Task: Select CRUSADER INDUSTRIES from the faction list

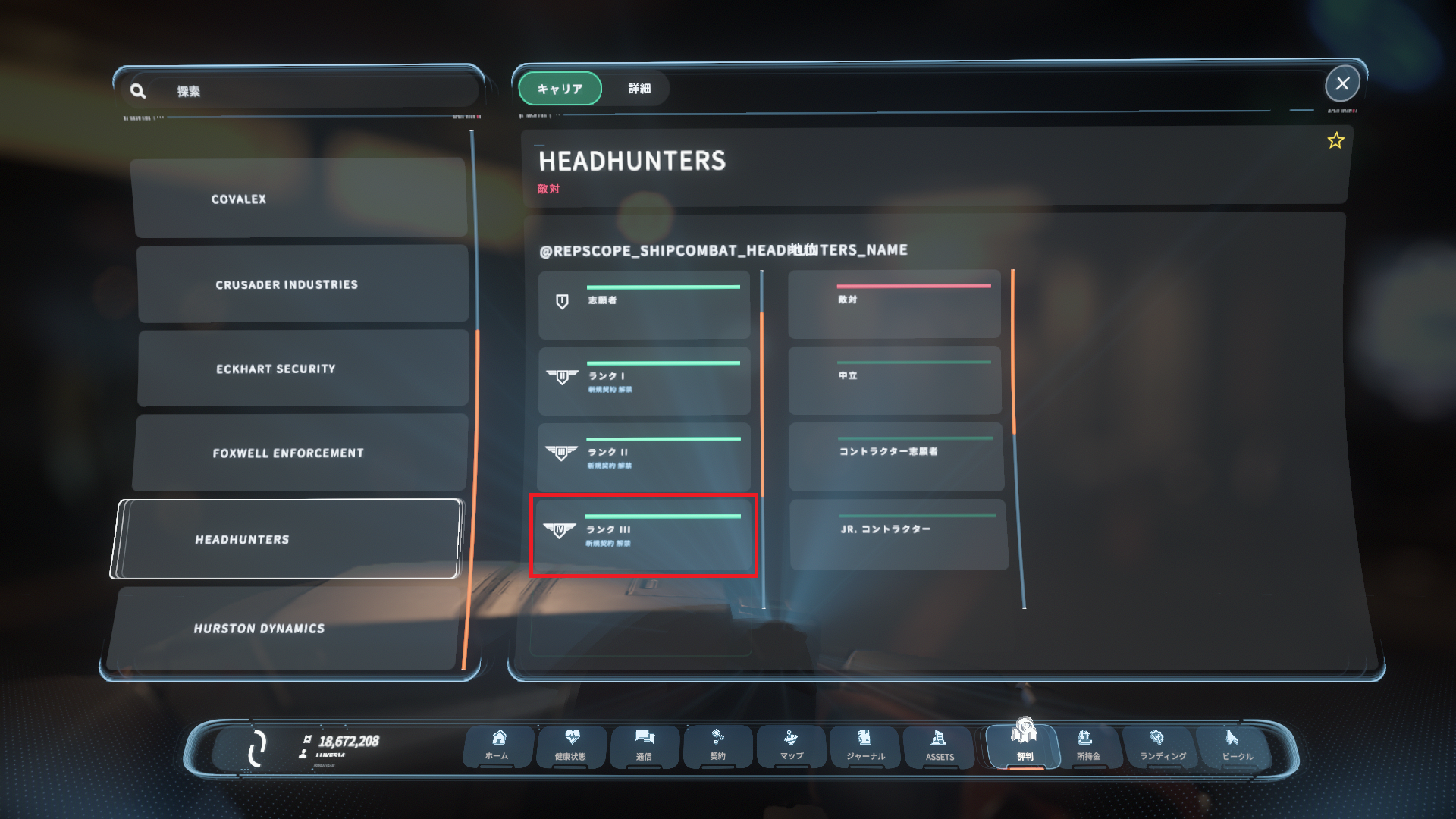Action: click(x=302, y=284)
